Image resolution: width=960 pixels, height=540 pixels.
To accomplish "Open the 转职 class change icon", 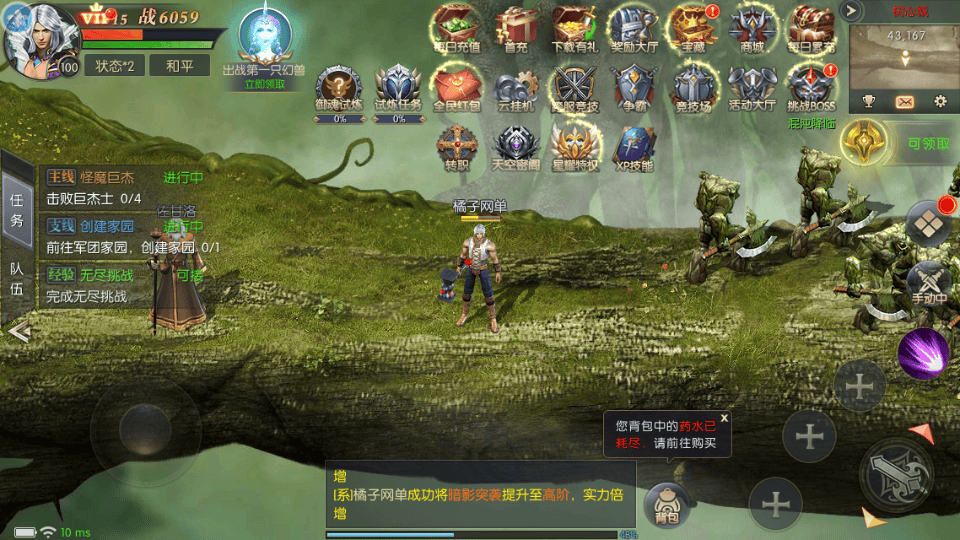I will pyautogui.click(x=456, y=146).
